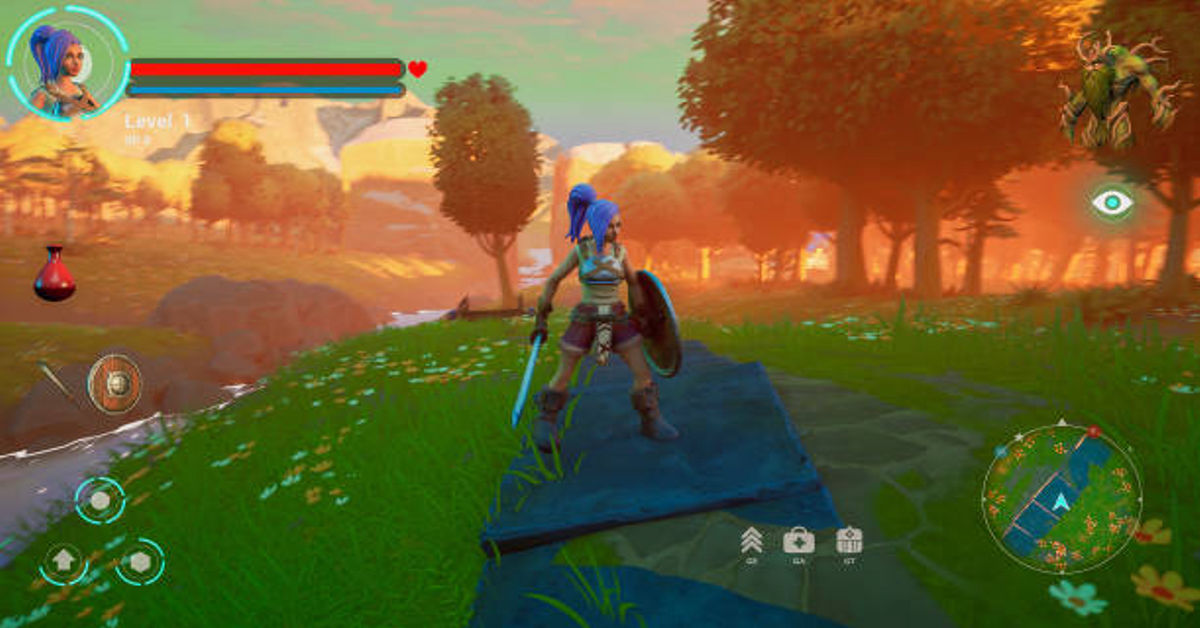1200x628 pixels.
Task: Activate the round wooden shield block
Action: [114, 383]
